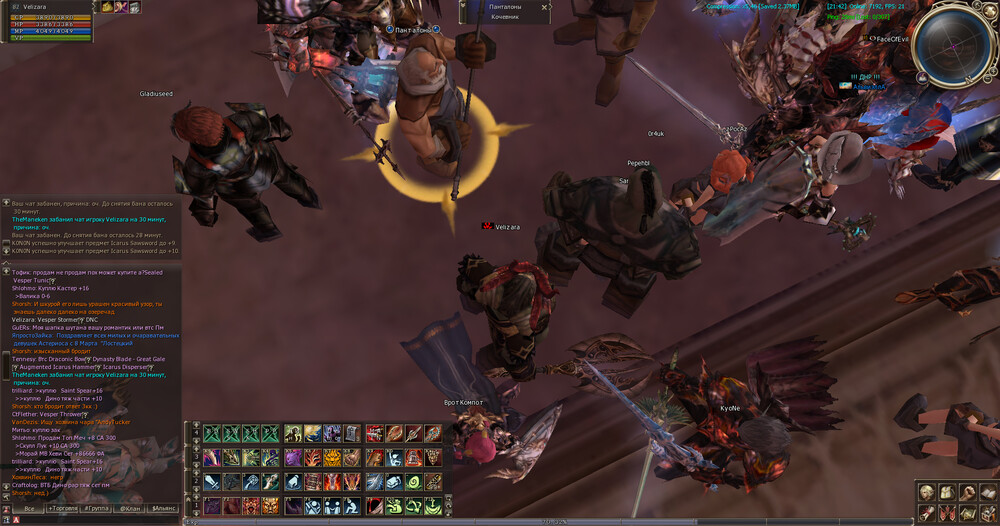Open the quest scroll icon
Image resolution: width=1000 pixels, height=526 pixels.
click(927, 512)
